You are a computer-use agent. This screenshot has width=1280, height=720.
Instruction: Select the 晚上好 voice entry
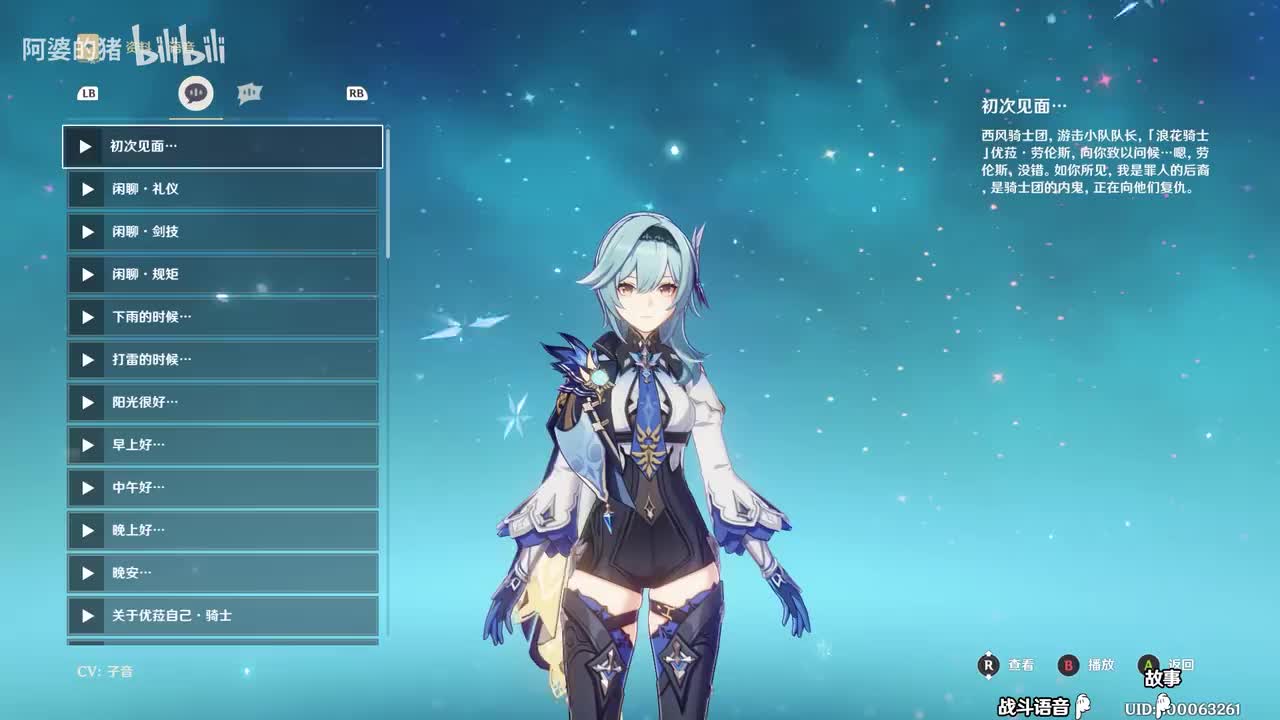coord(223,530)
